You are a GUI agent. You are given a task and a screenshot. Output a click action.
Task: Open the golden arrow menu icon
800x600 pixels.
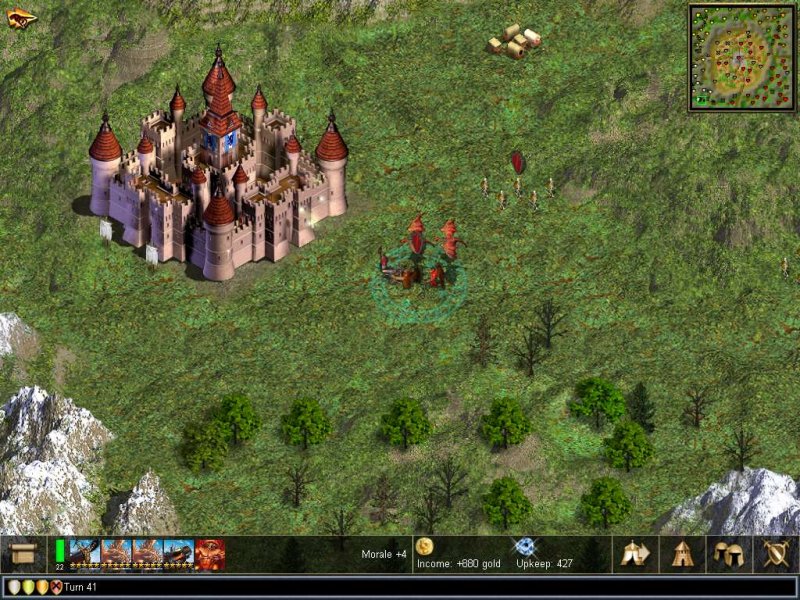click(x=21, y=17)
